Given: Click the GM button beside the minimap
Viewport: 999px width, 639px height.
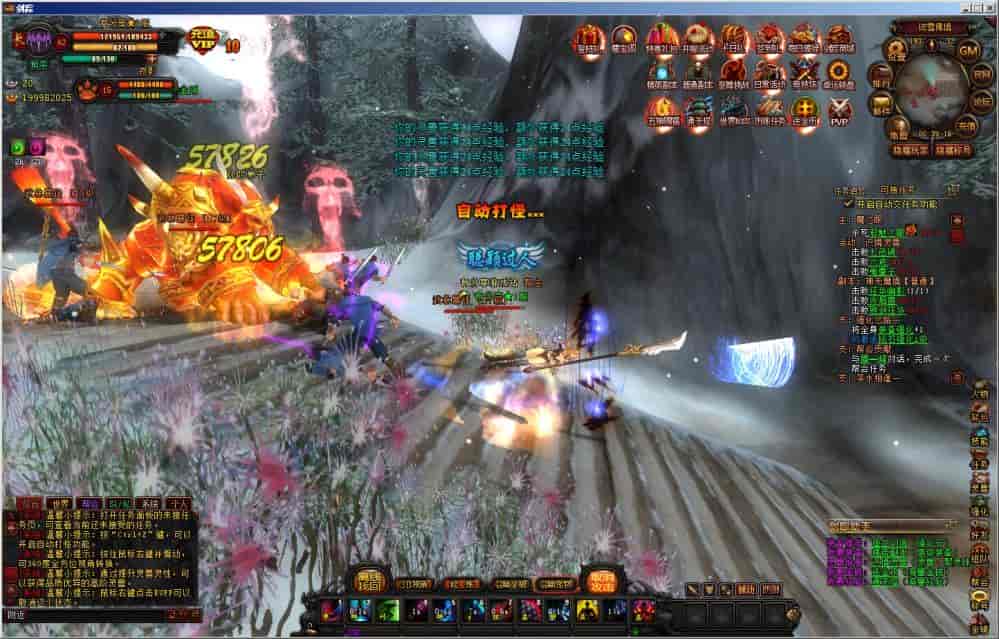Looking at the screenshot, I should click(968, 50).
